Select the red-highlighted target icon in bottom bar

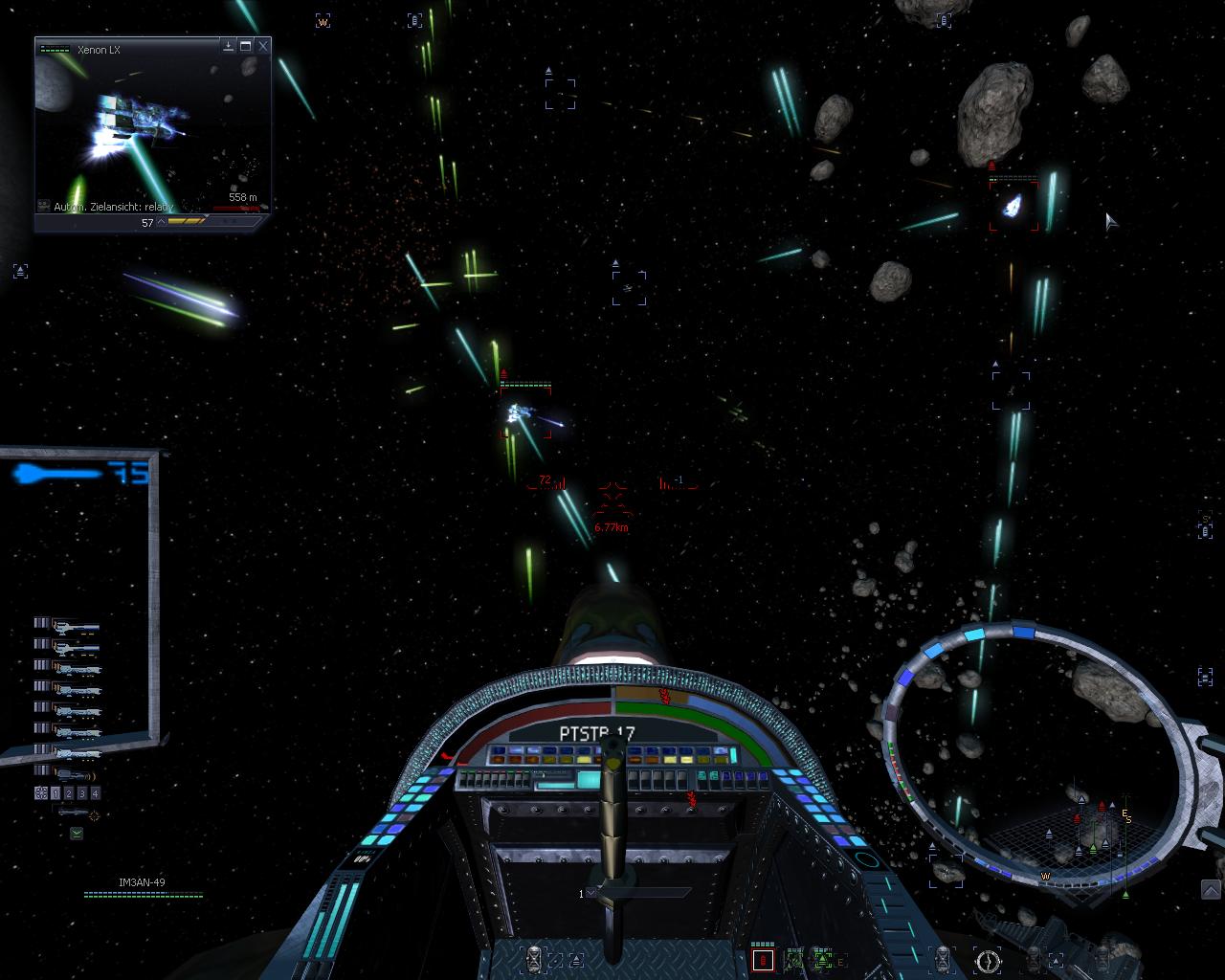[x=763, y=959]
